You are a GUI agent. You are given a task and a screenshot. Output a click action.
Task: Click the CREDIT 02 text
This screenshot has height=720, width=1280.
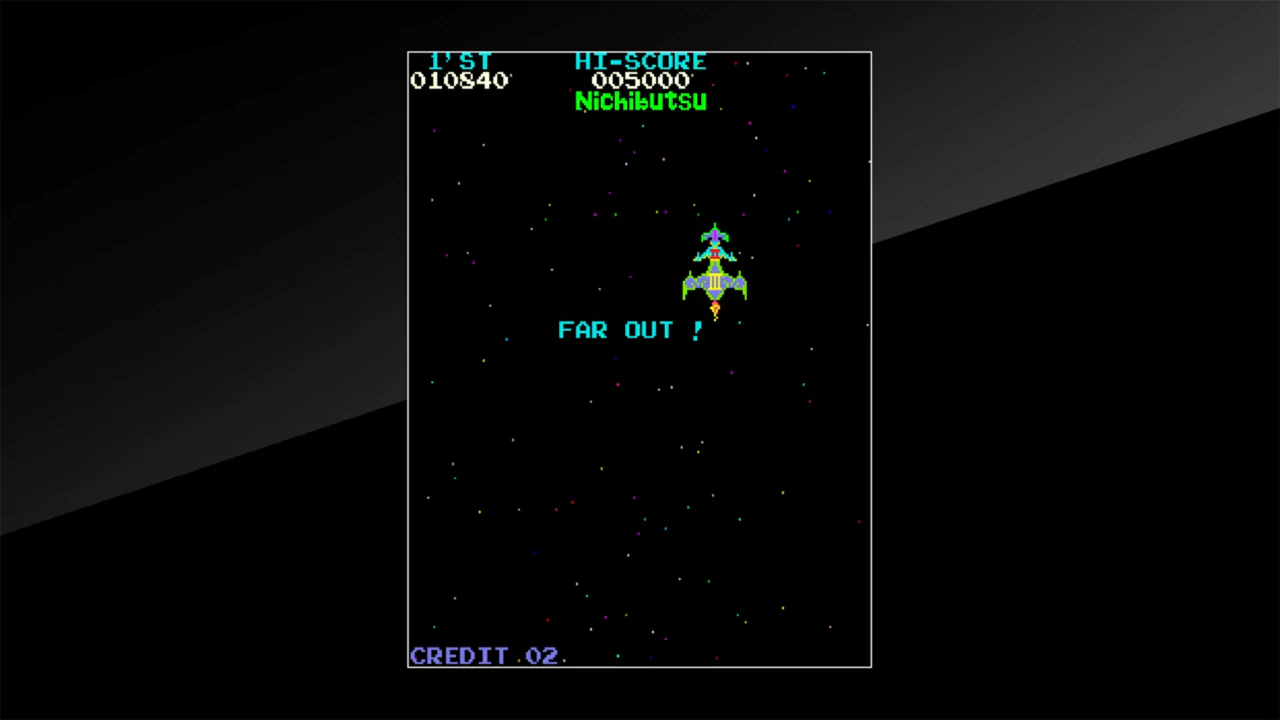[484, 656]
